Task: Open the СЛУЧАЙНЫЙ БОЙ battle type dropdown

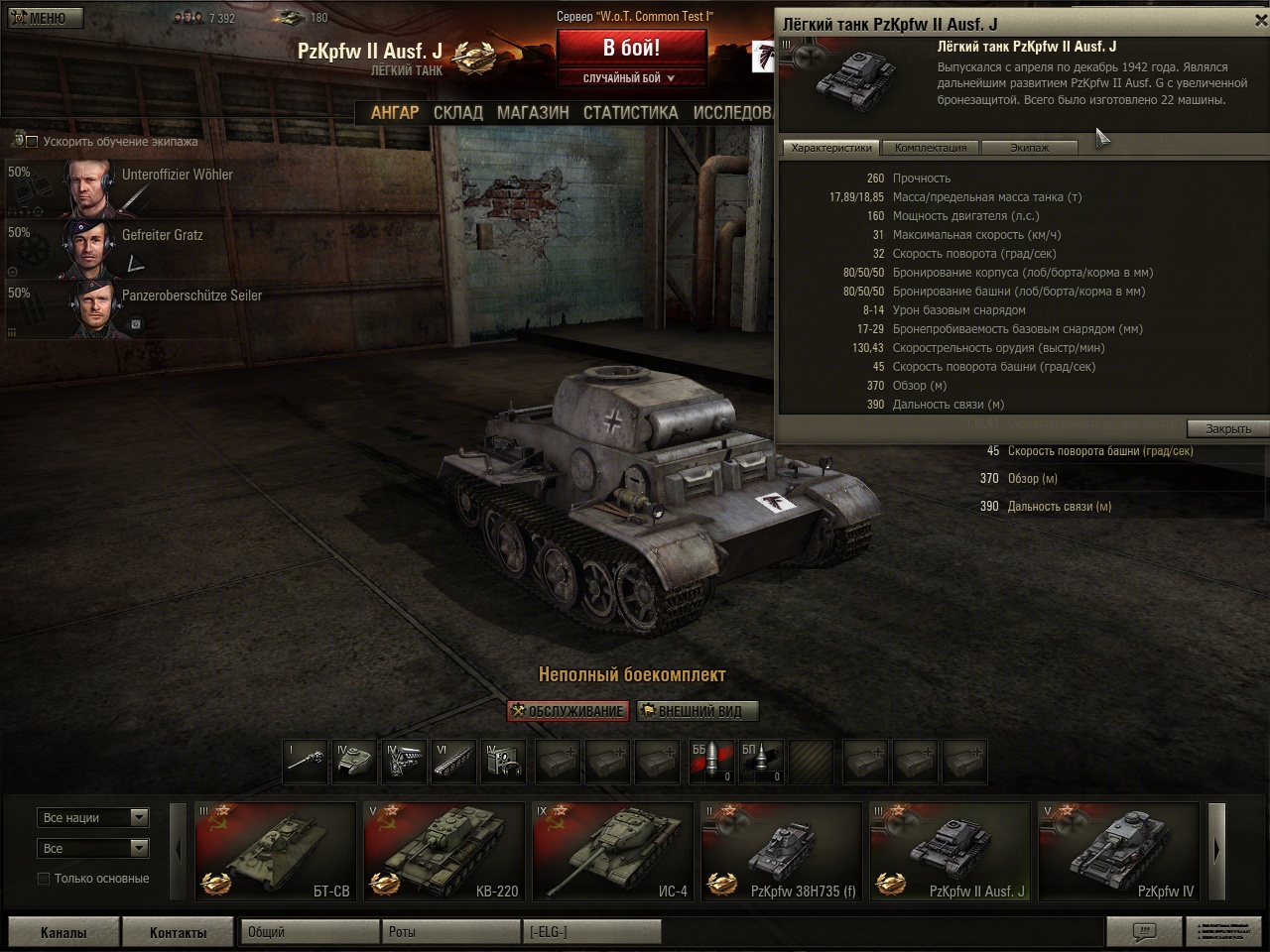Action: tap(631, 78)
